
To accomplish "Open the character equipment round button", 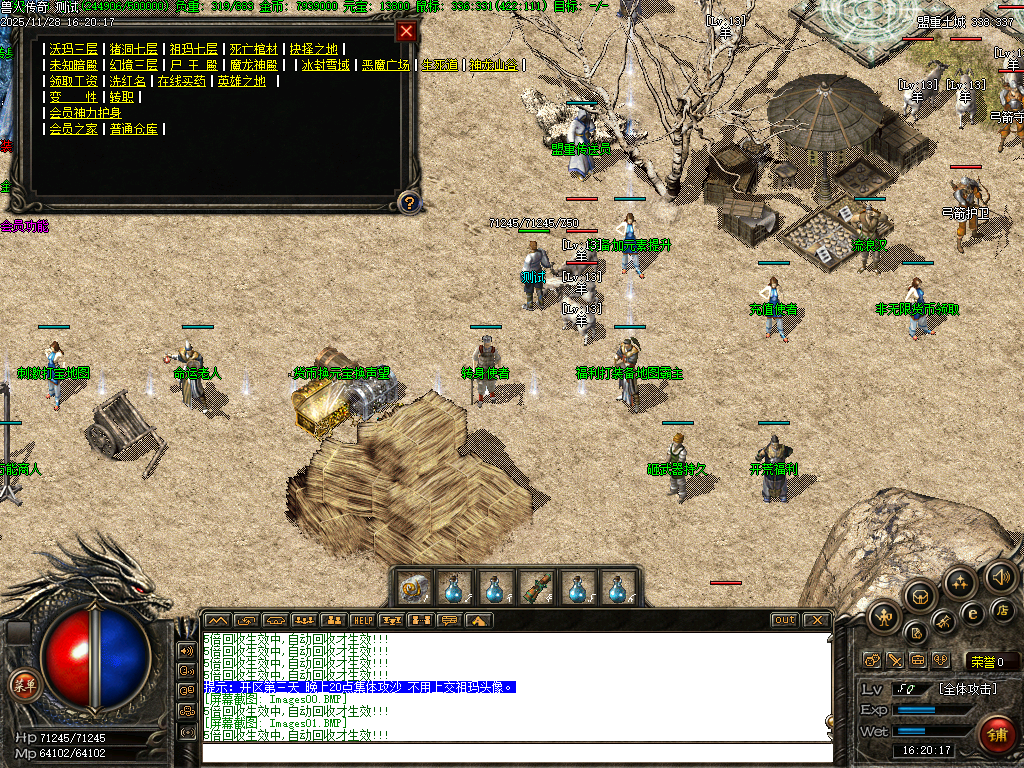I will click(x=884, y=619).
